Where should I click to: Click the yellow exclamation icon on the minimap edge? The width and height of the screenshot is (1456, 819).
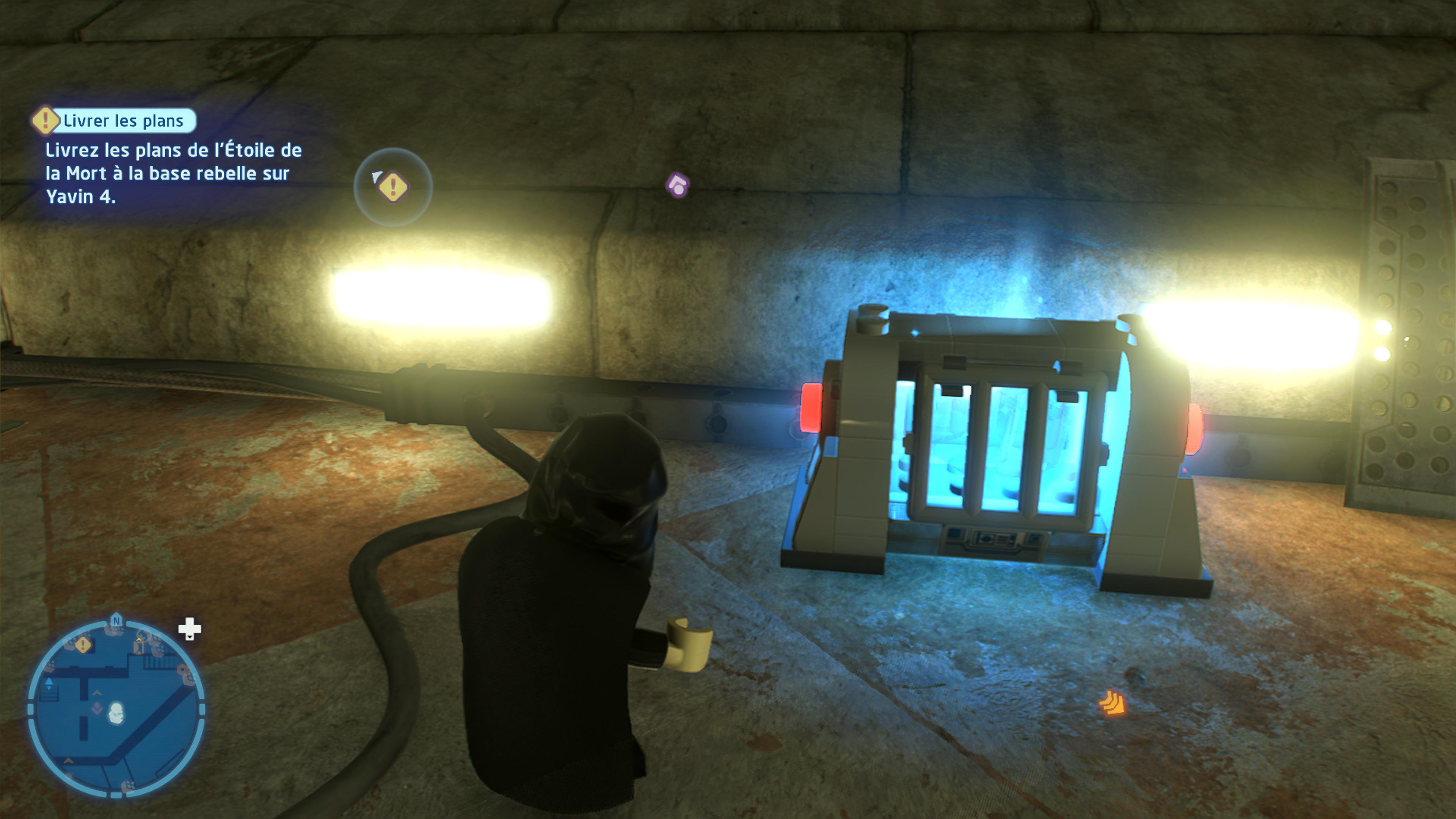83,645
